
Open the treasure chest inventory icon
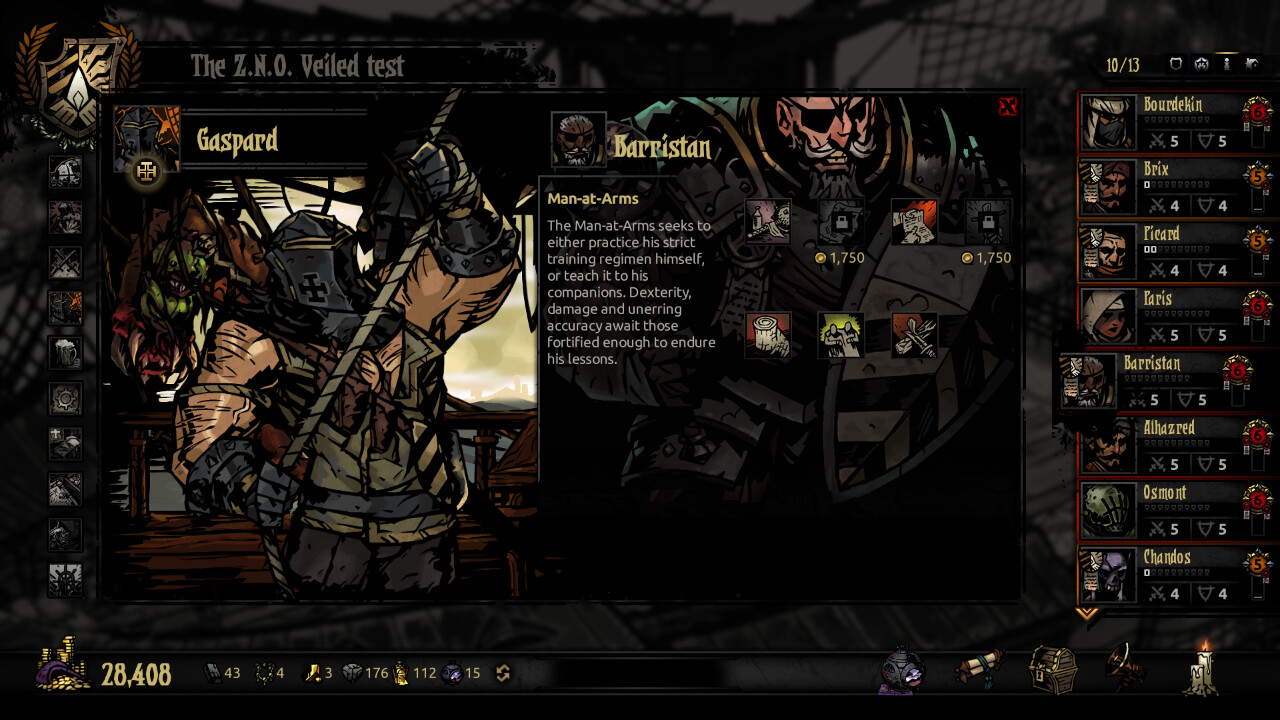(1052, 668)
